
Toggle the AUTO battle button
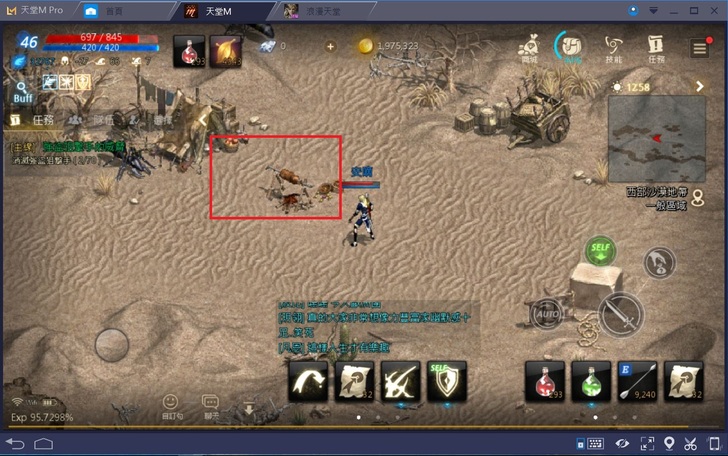click(x=547, y=315)
